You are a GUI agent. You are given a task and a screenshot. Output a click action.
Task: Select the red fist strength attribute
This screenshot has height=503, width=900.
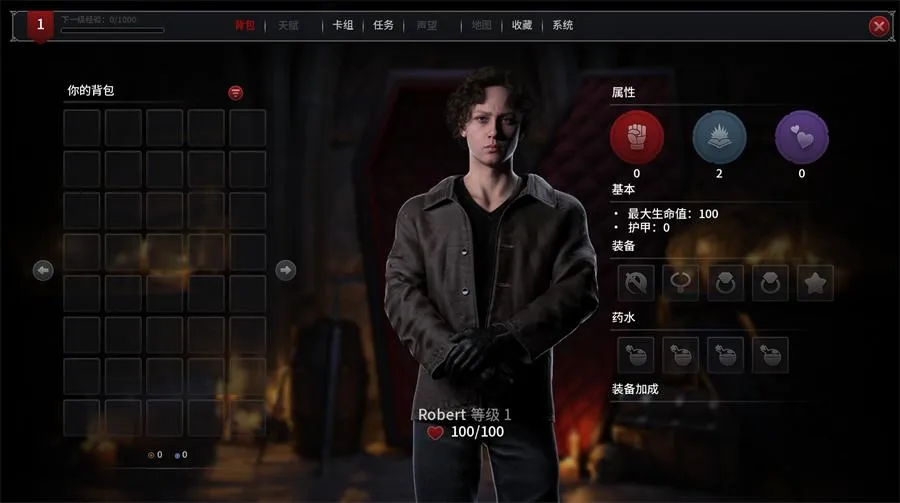pyautogui.click(x=637, y=137)
